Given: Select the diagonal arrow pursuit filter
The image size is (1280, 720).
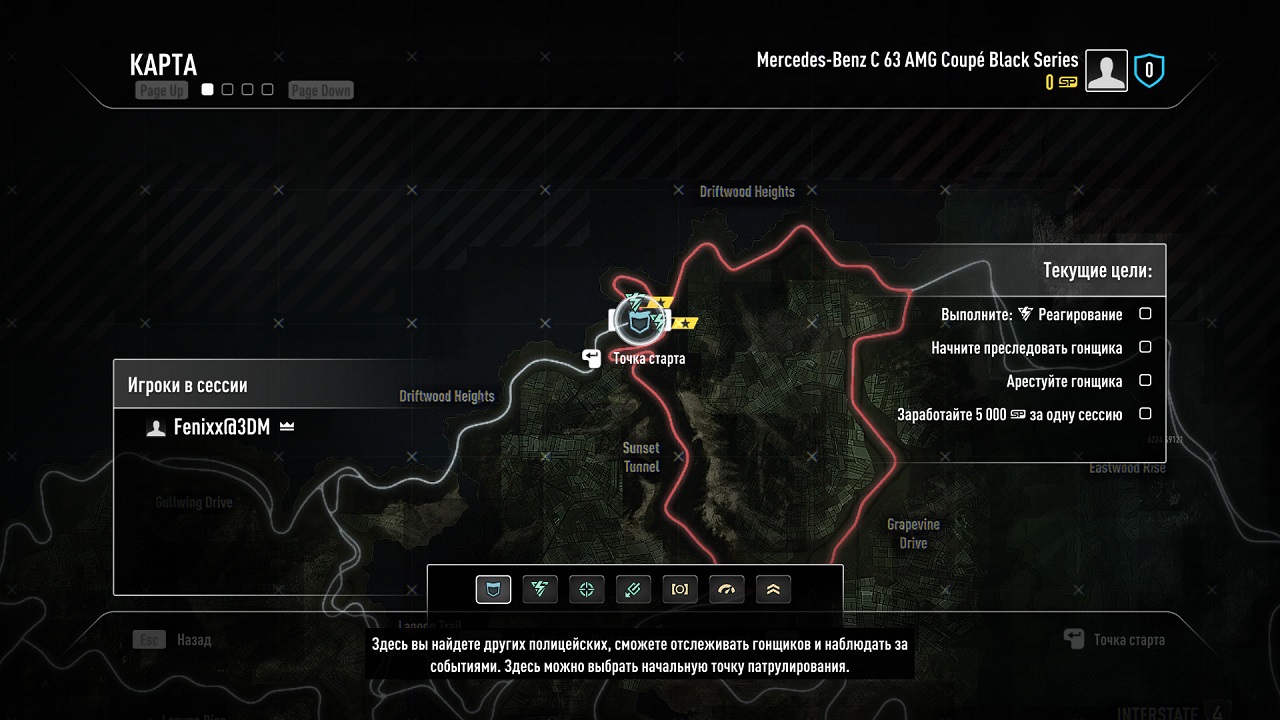Looking at the screenshot, I should pos(634,590).
